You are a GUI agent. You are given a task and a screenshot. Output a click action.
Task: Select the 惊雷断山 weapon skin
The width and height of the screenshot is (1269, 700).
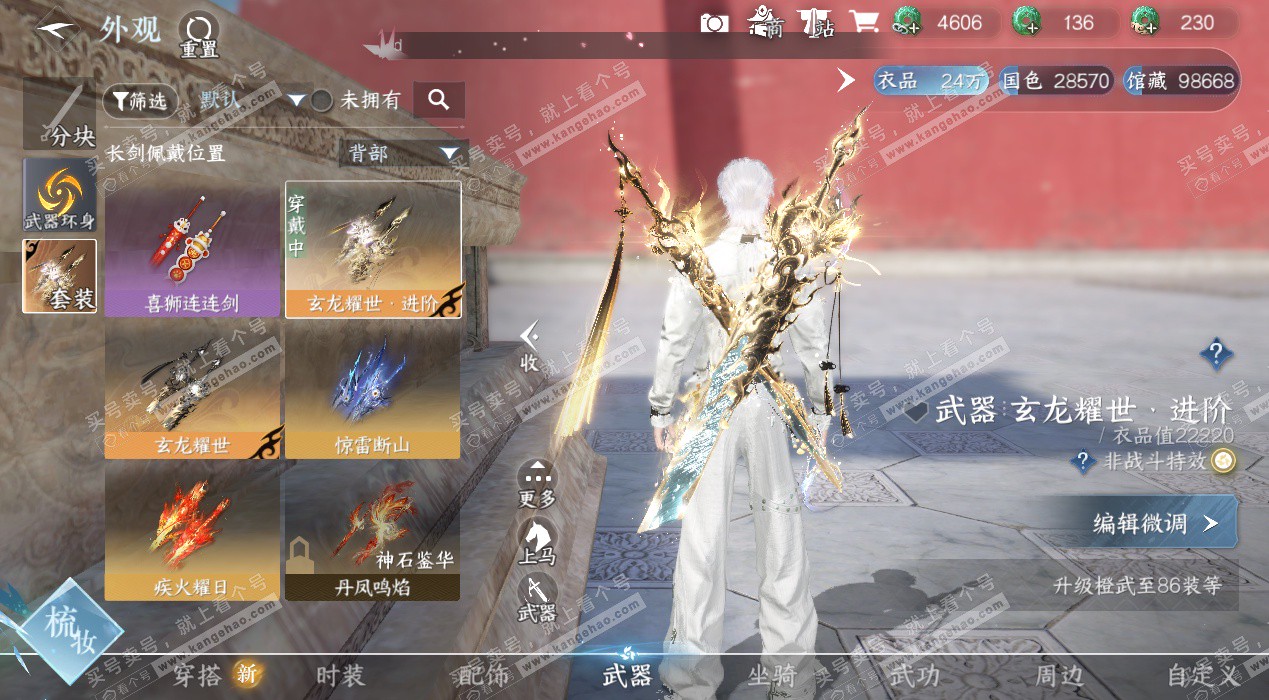[x=372, y=390]
